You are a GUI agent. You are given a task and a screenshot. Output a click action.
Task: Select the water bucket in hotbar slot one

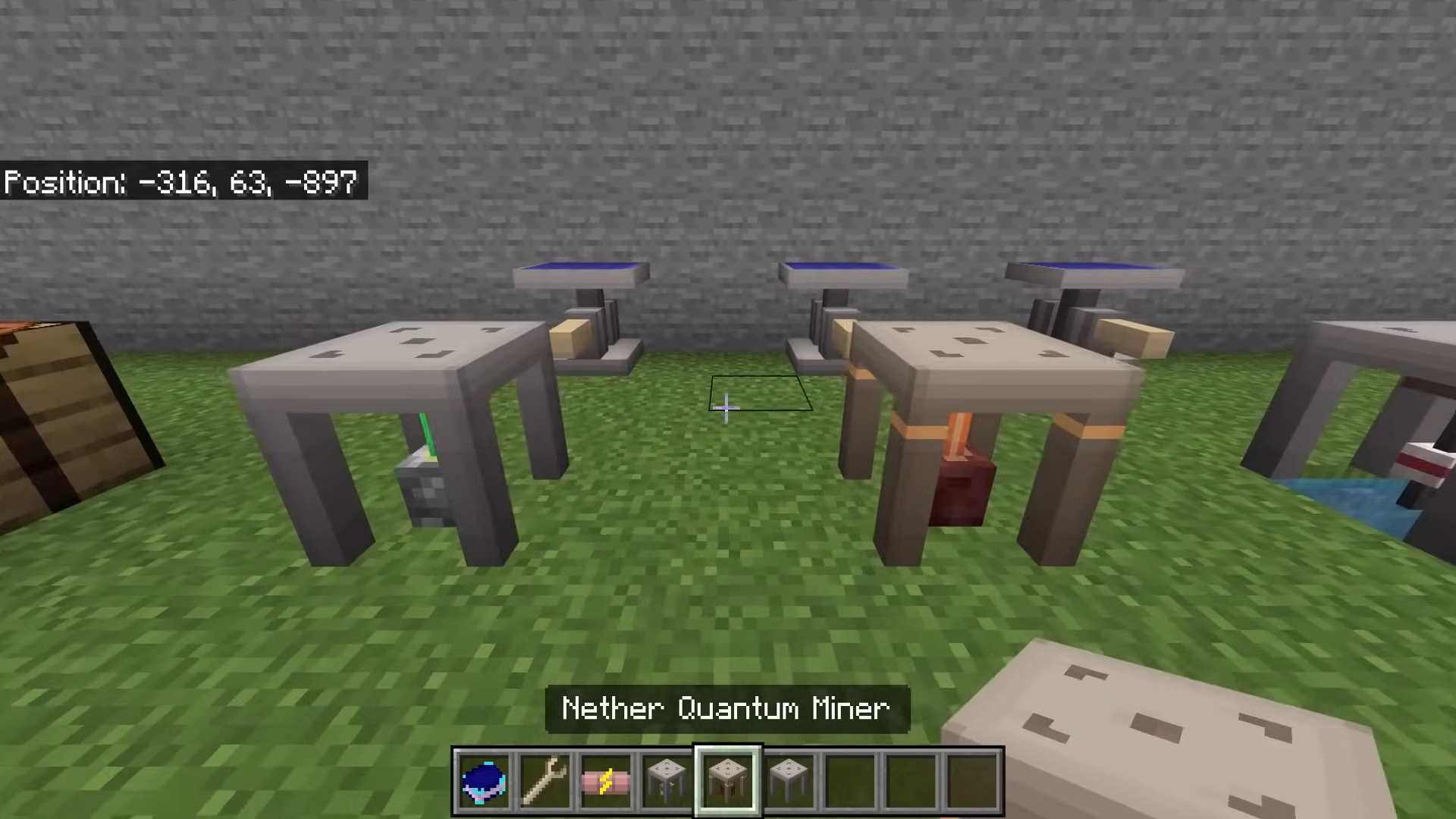[484, 778]
